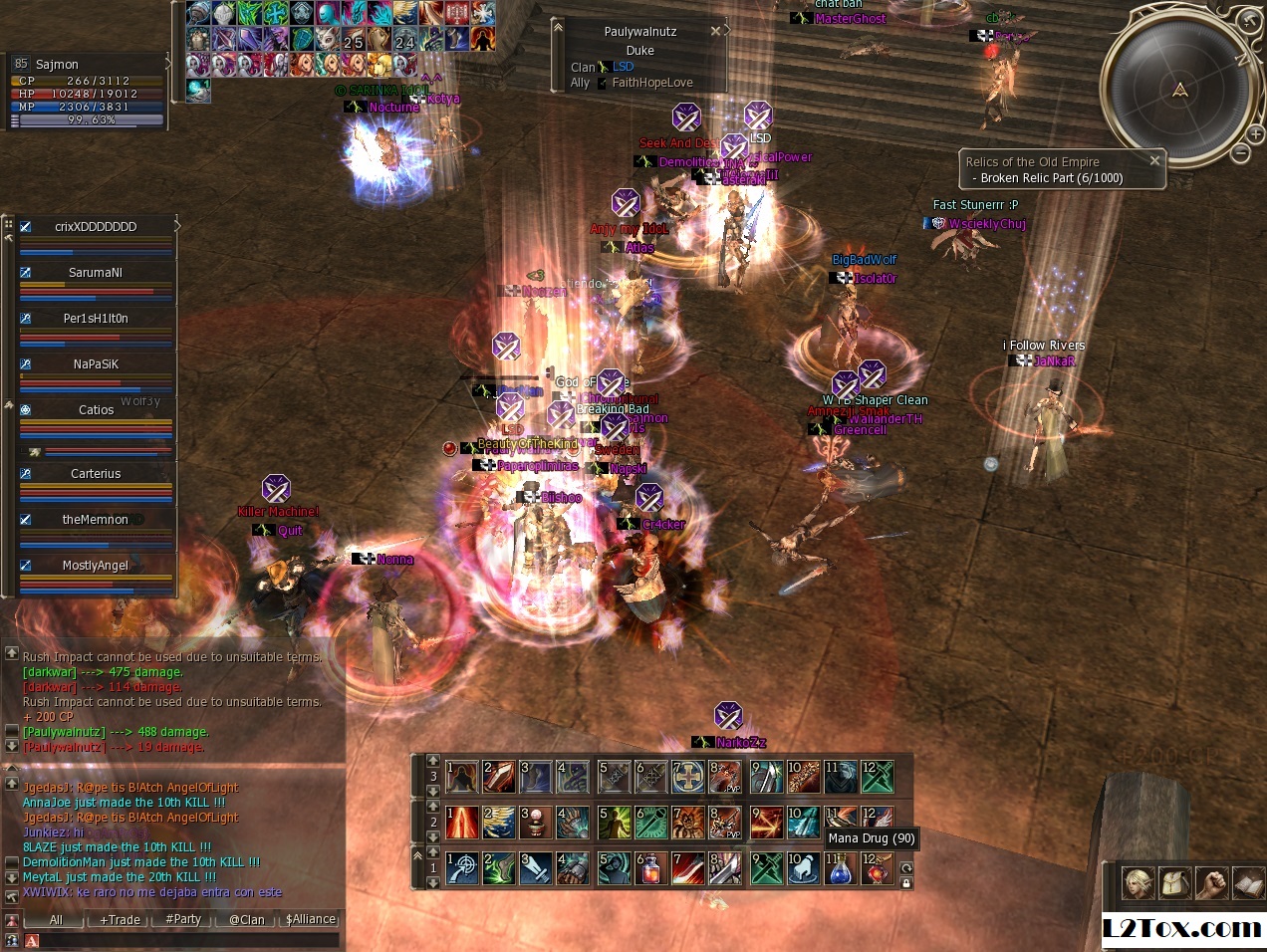
Task: Target party member Carterius
Action: point(96,473)
